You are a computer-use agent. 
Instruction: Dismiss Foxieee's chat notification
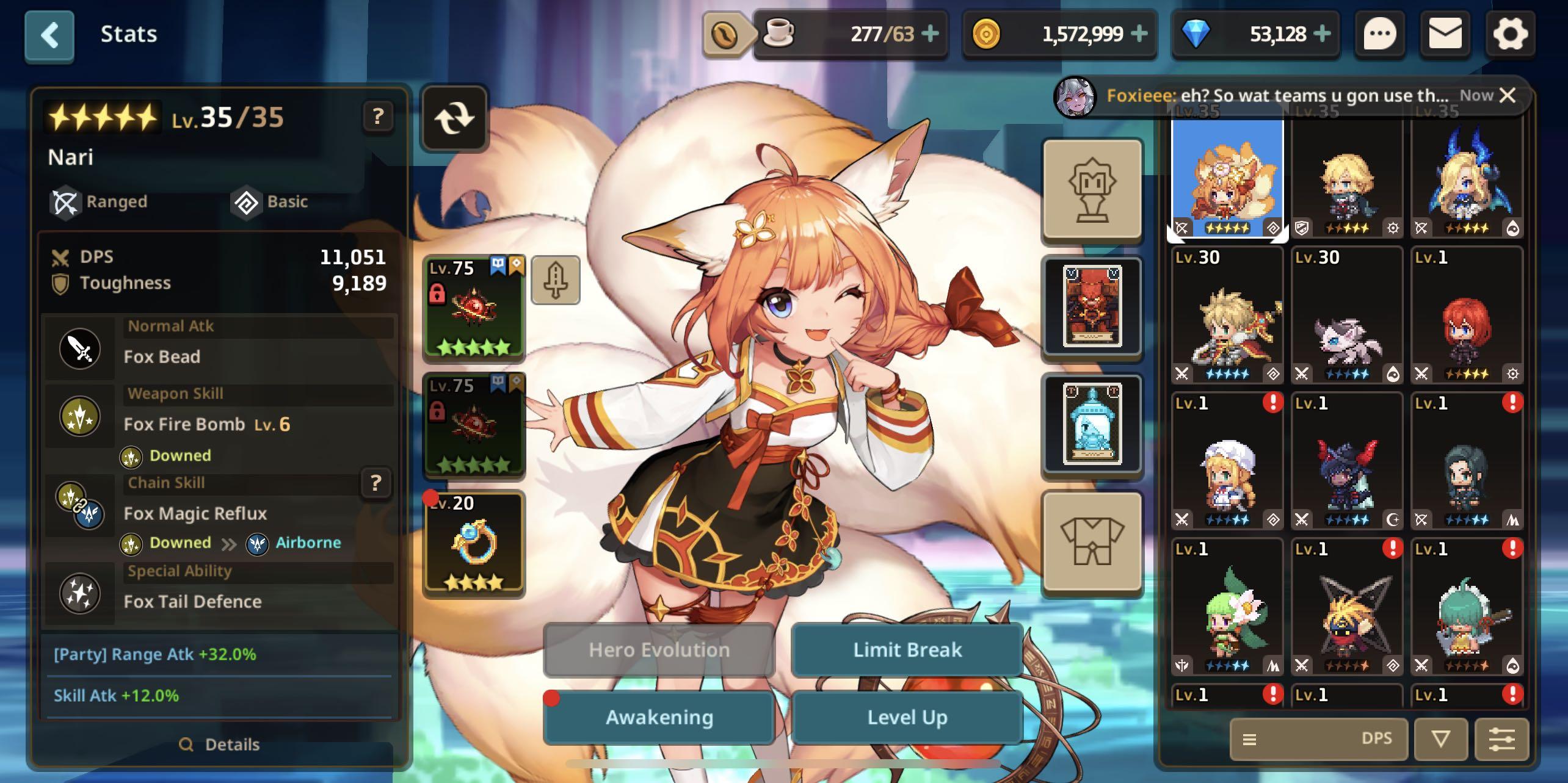click(x=1508, y=95)
